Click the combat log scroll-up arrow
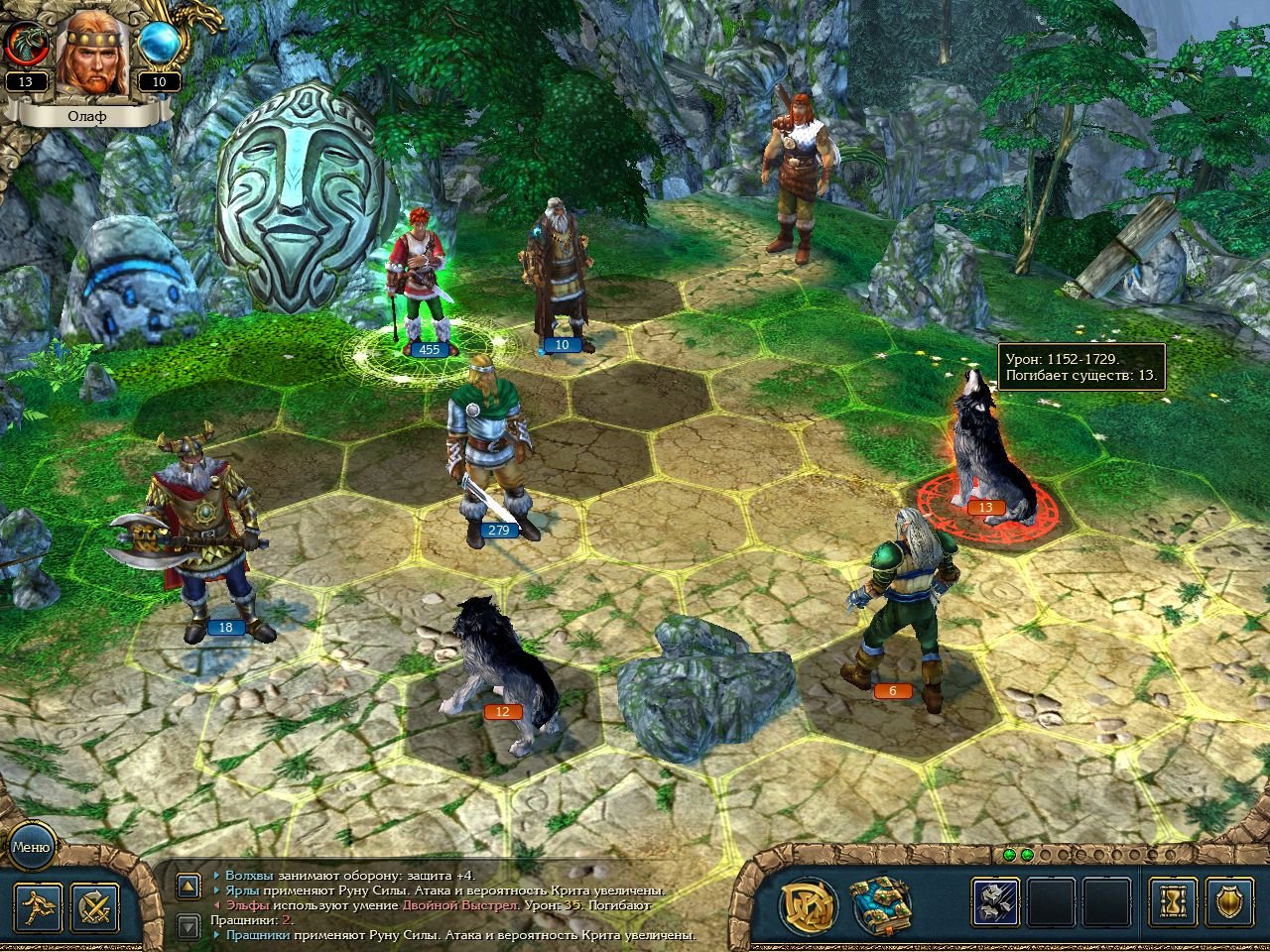The image size is (1270, 952). point(189,886)
